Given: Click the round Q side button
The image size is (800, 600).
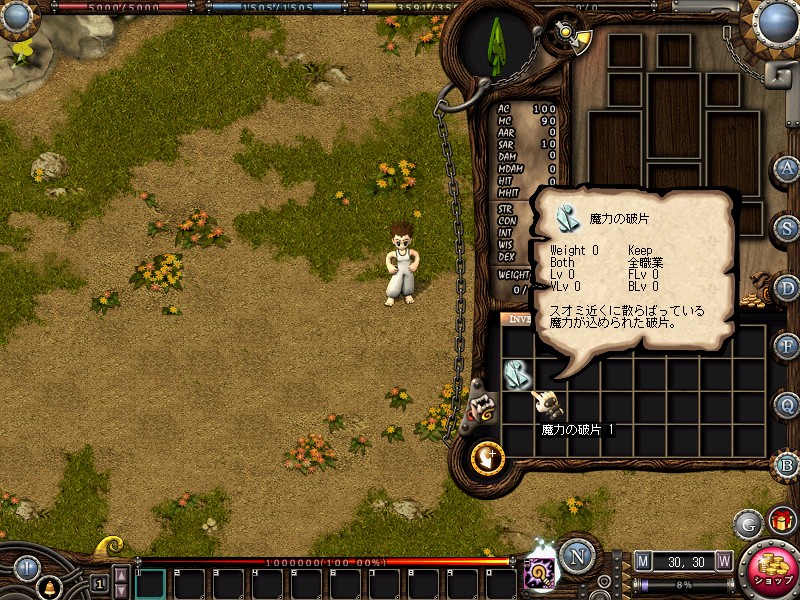Looking at the screenshot, I should (787, 406).
